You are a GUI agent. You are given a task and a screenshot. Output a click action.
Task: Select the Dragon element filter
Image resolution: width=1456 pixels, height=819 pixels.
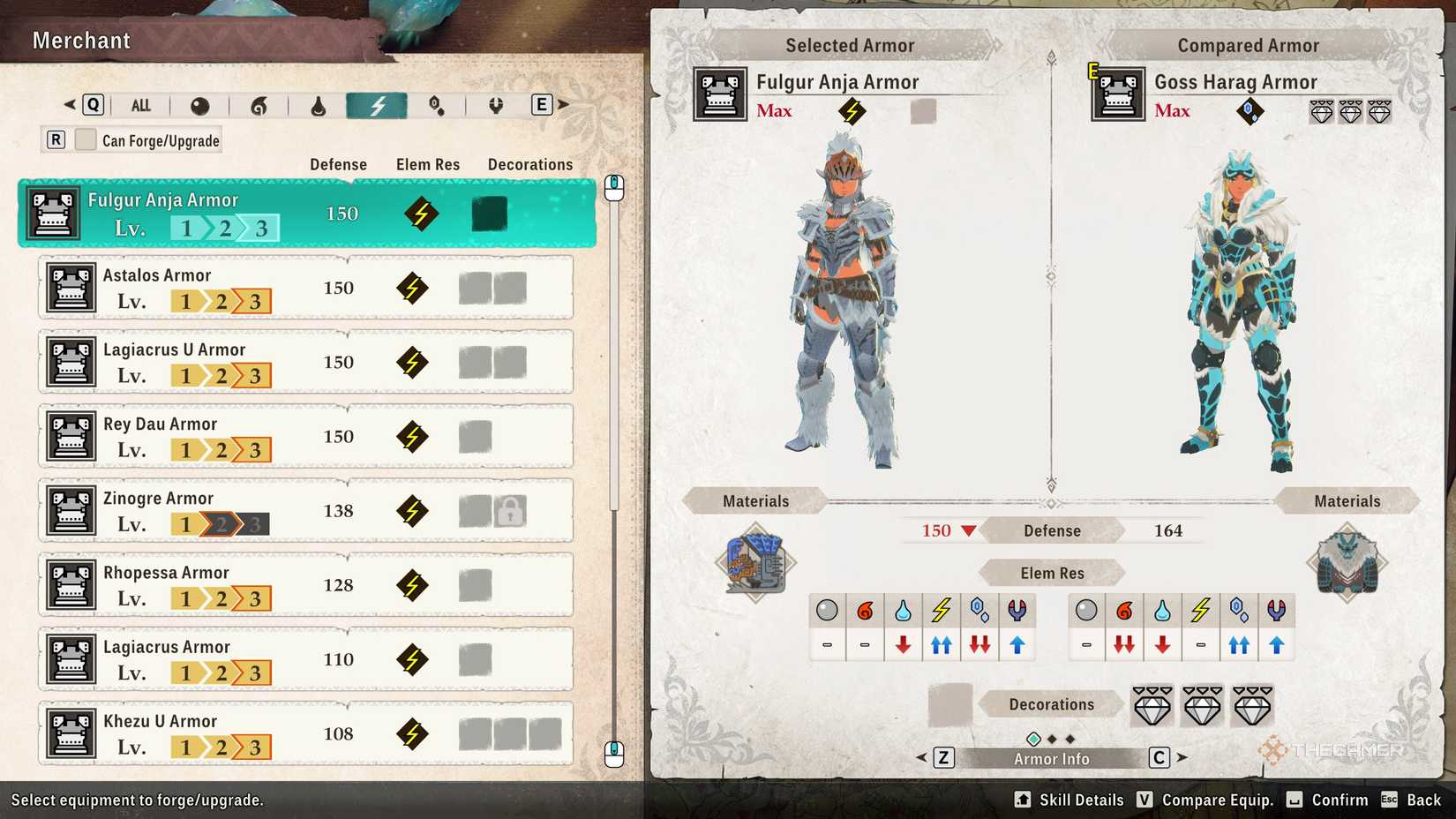point(494,104)
